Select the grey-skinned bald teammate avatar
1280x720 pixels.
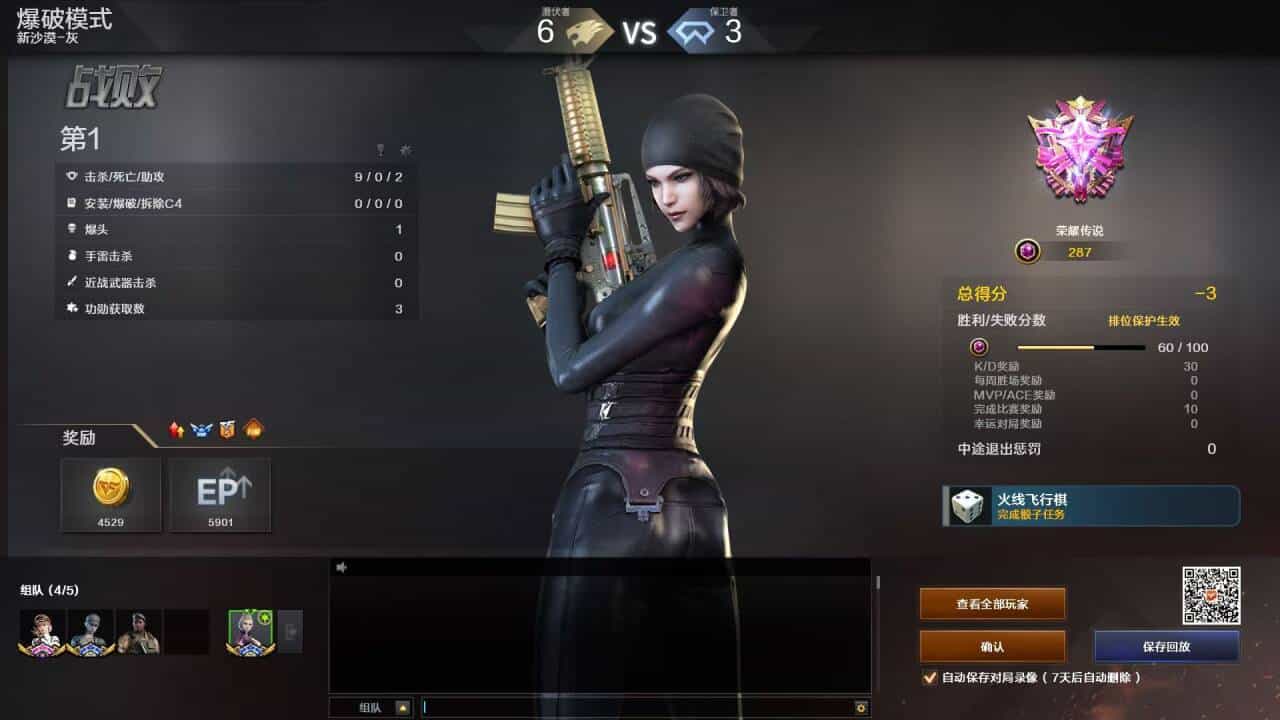pyautogui.click(x=91, y=632)
